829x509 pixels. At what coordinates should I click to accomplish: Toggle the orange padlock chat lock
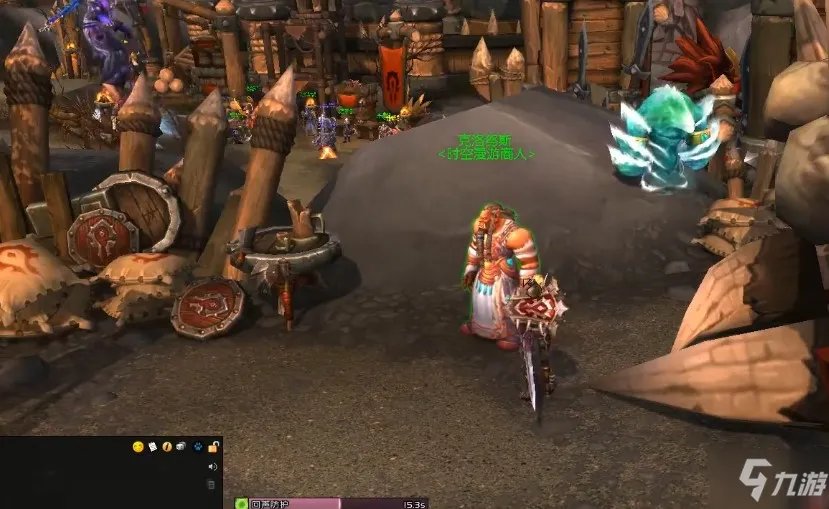click(x=212, y=447)
